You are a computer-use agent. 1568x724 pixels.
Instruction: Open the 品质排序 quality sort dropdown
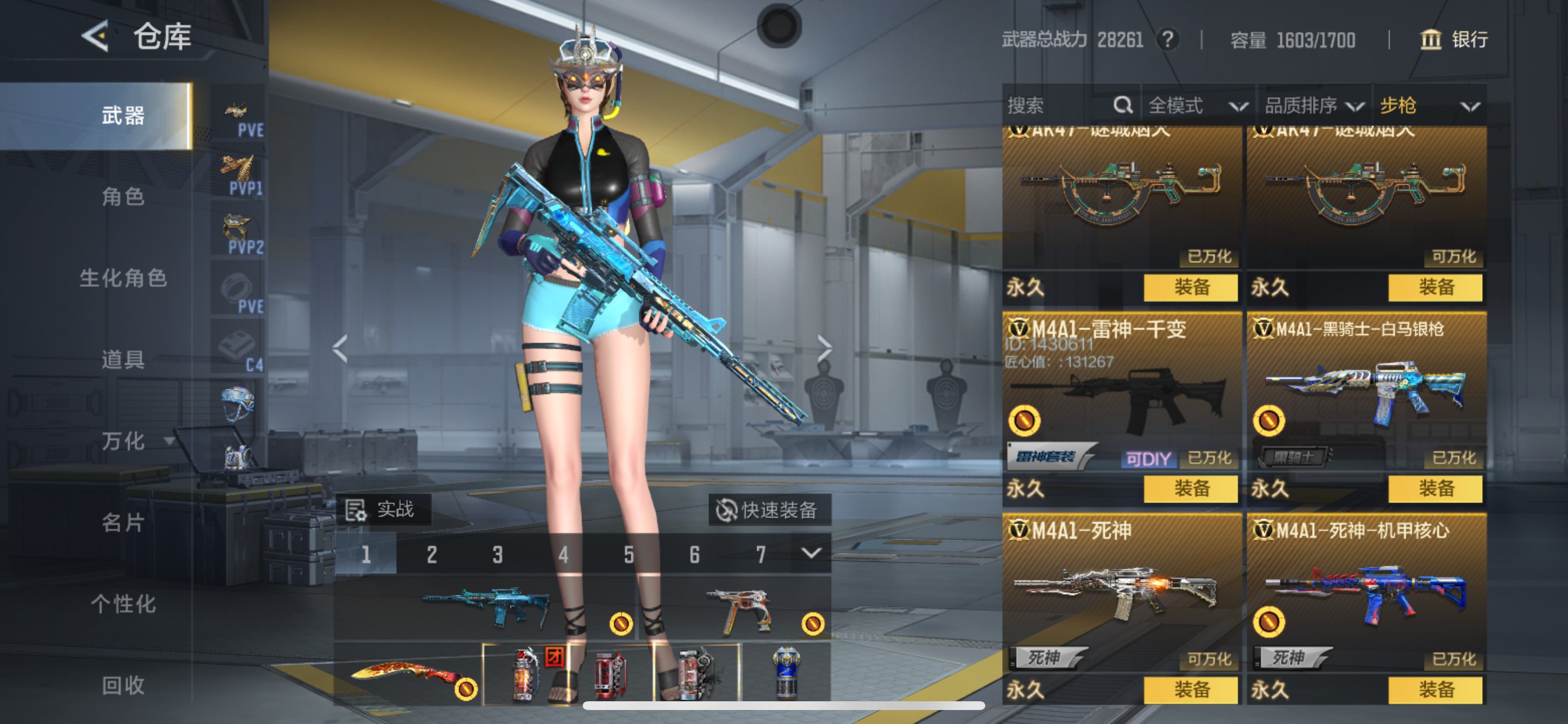[1315, 106]
